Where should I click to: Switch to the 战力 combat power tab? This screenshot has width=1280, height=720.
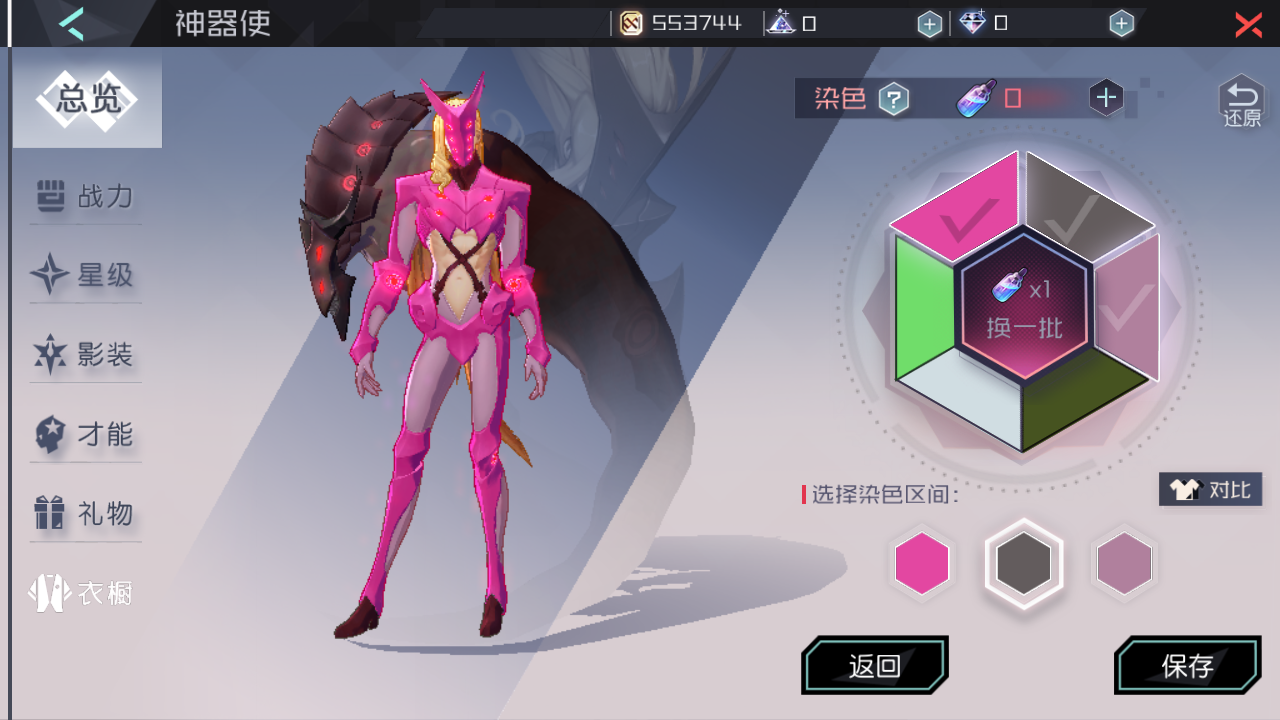click(x=85, y=198)
